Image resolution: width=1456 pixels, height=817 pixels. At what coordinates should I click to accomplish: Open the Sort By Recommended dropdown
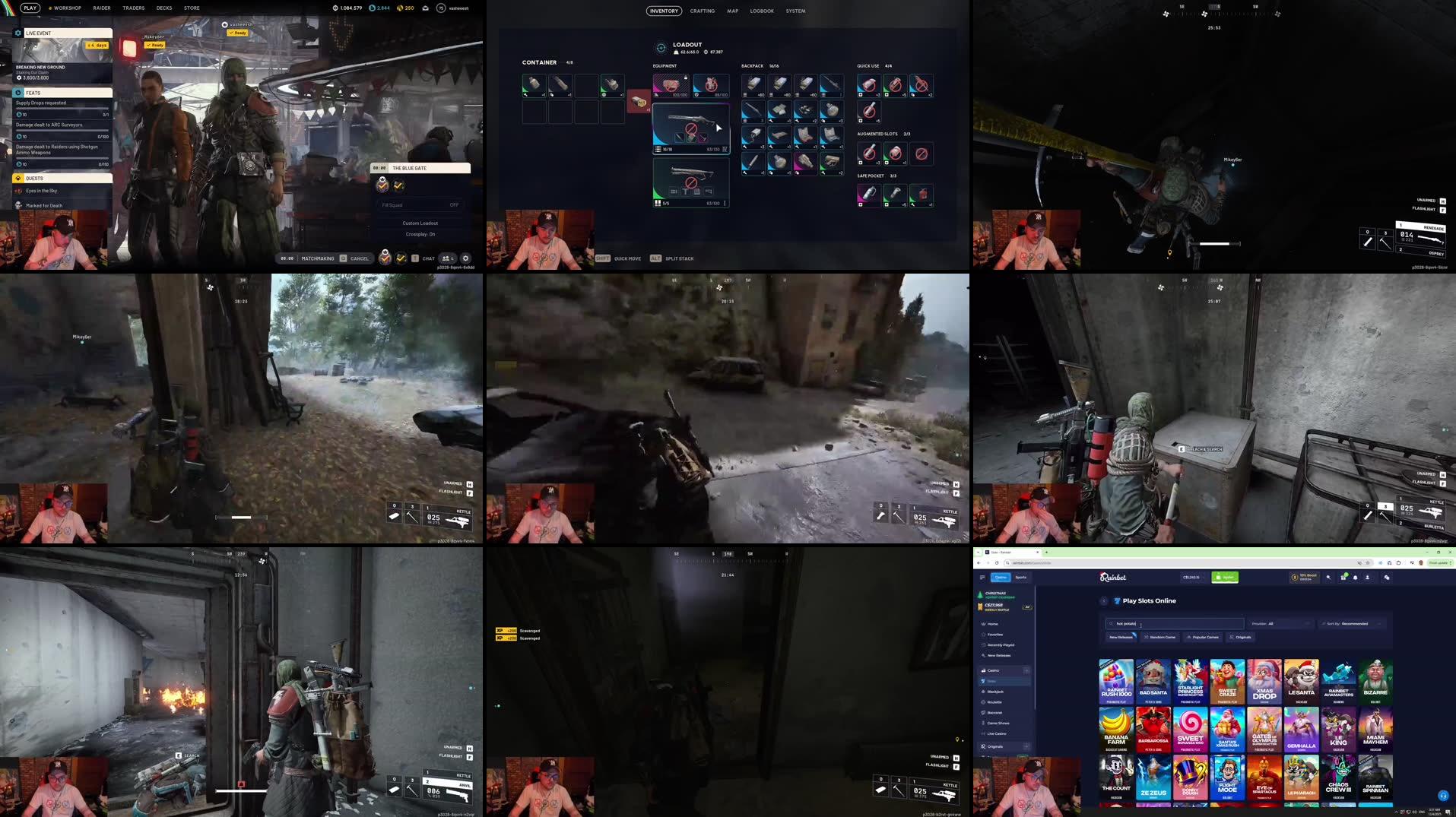(1353, 624)
